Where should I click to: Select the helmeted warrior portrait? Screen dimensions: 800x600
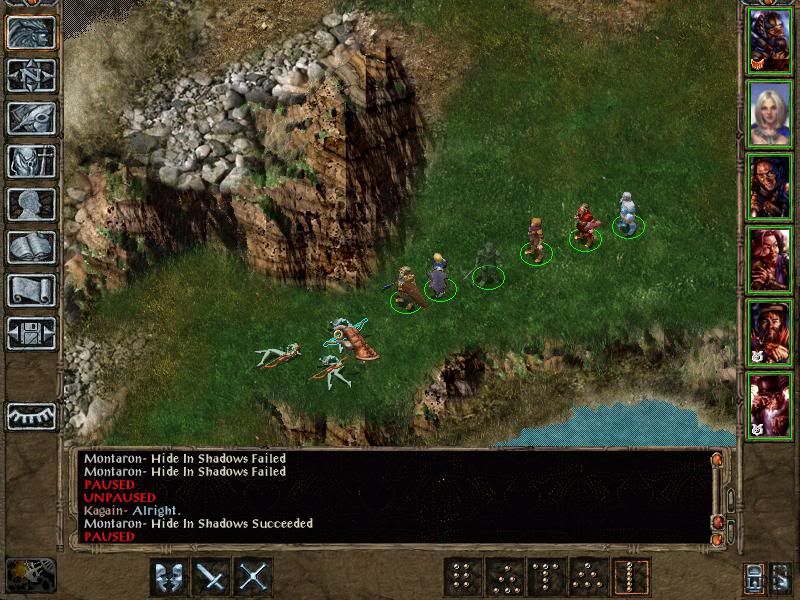point(770,41)
